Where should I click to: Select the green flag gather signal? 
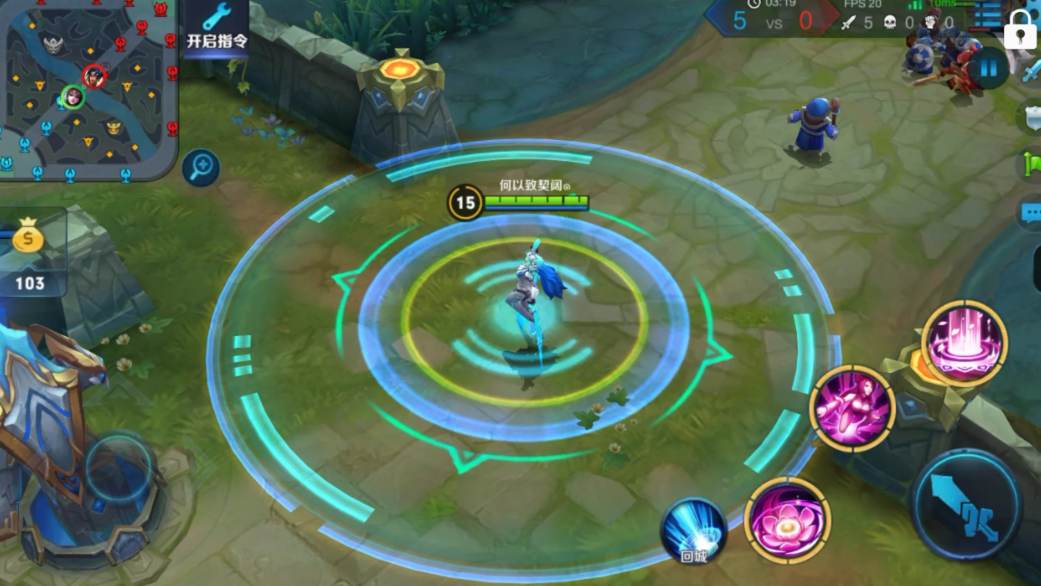1031,164
